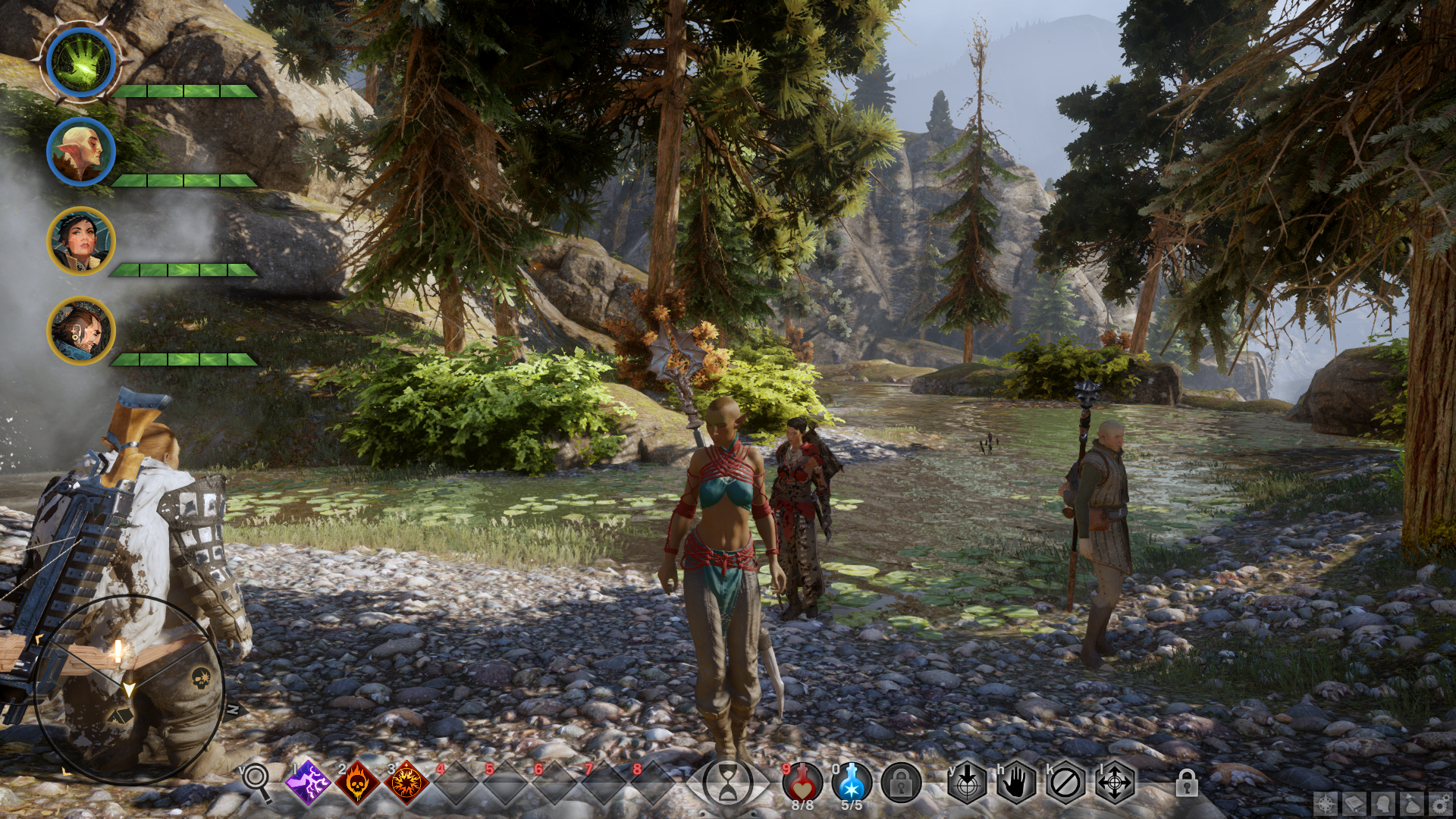Select the dark-haired woman party portrait
The image size is (1456, 819).
pyautogui.click(x=81, y=241)
